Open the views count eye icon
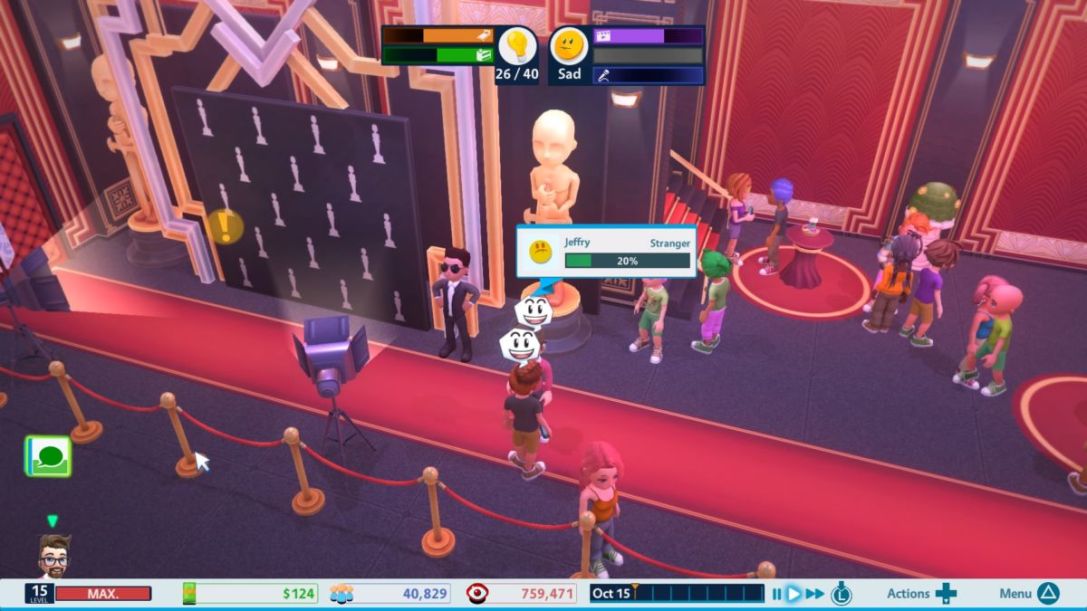 479,594
